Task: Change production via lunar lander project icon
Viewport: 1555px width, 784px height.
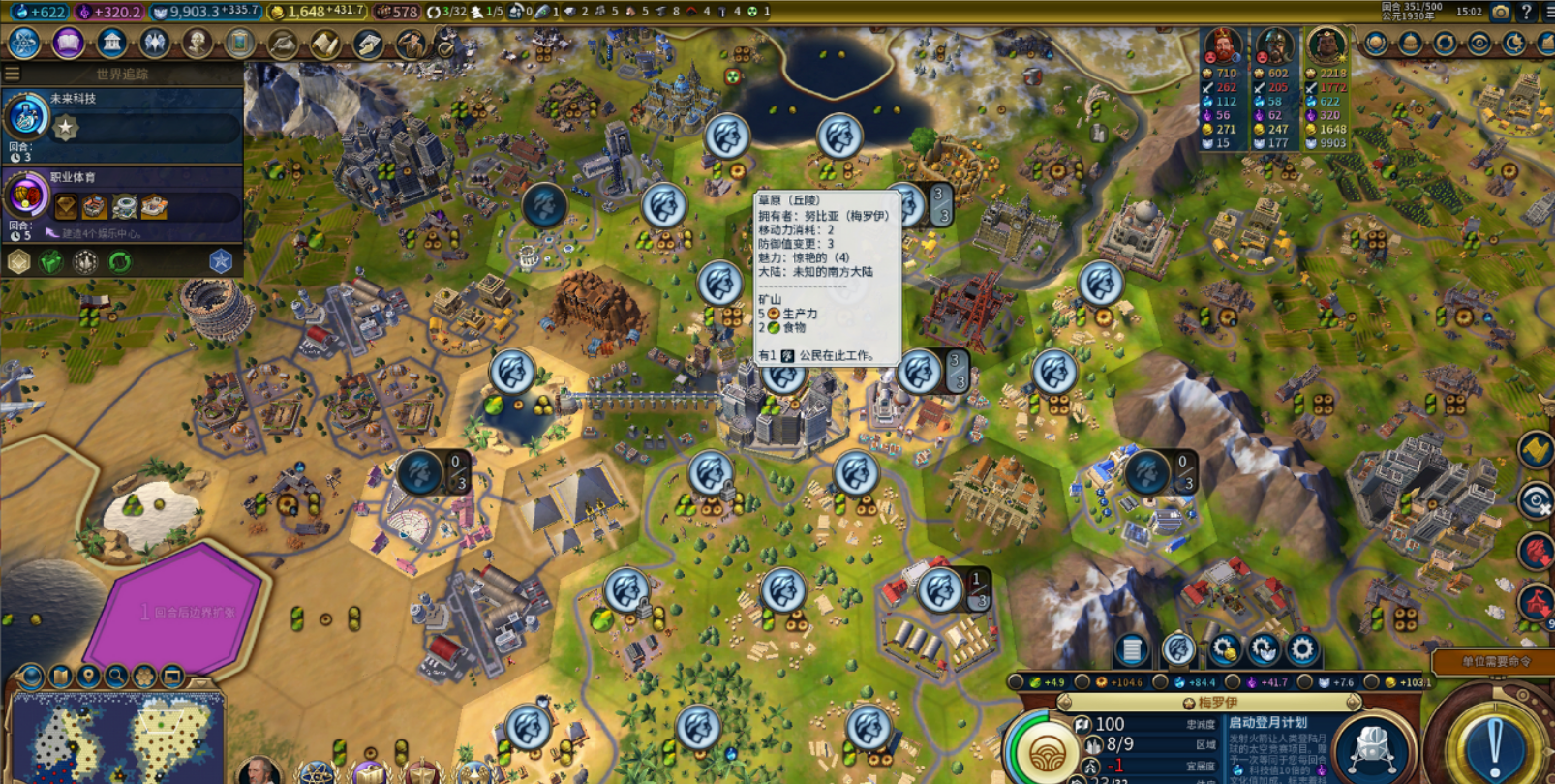Action: (1371, 746)
